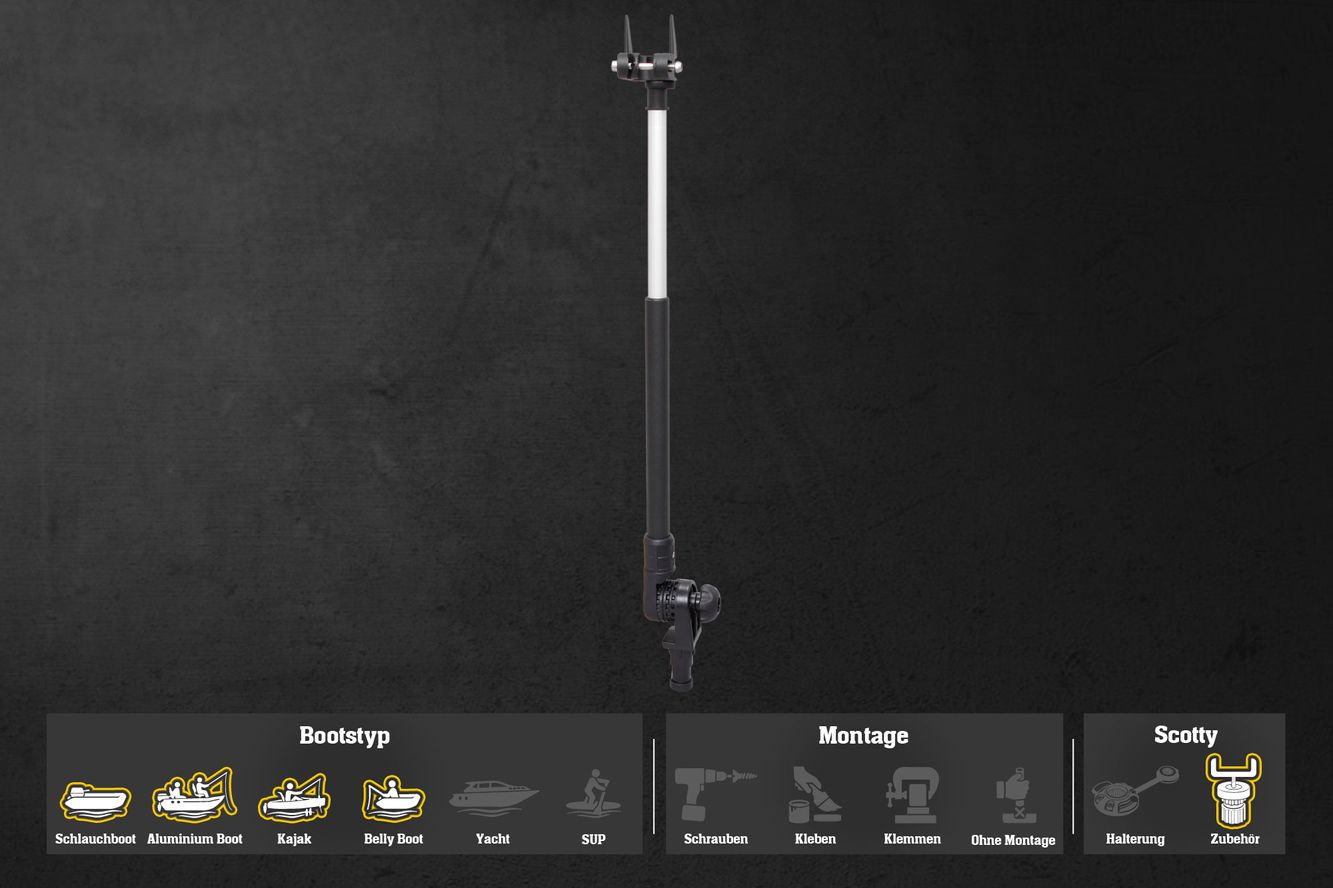Choose the Schrauben mounting option

[715, 795]
